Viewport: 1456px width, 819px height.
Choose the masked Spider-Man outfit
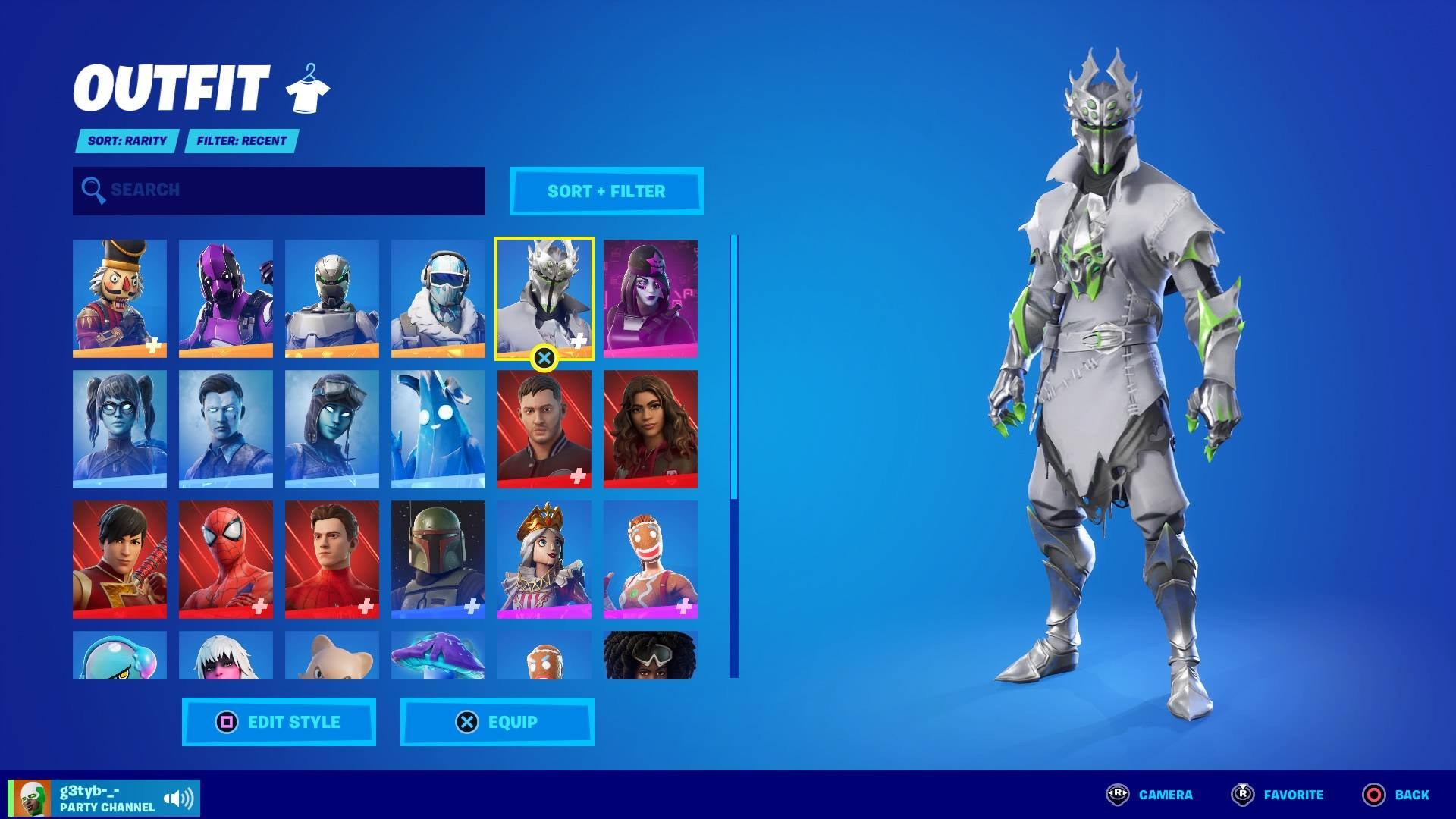point(226,559)
